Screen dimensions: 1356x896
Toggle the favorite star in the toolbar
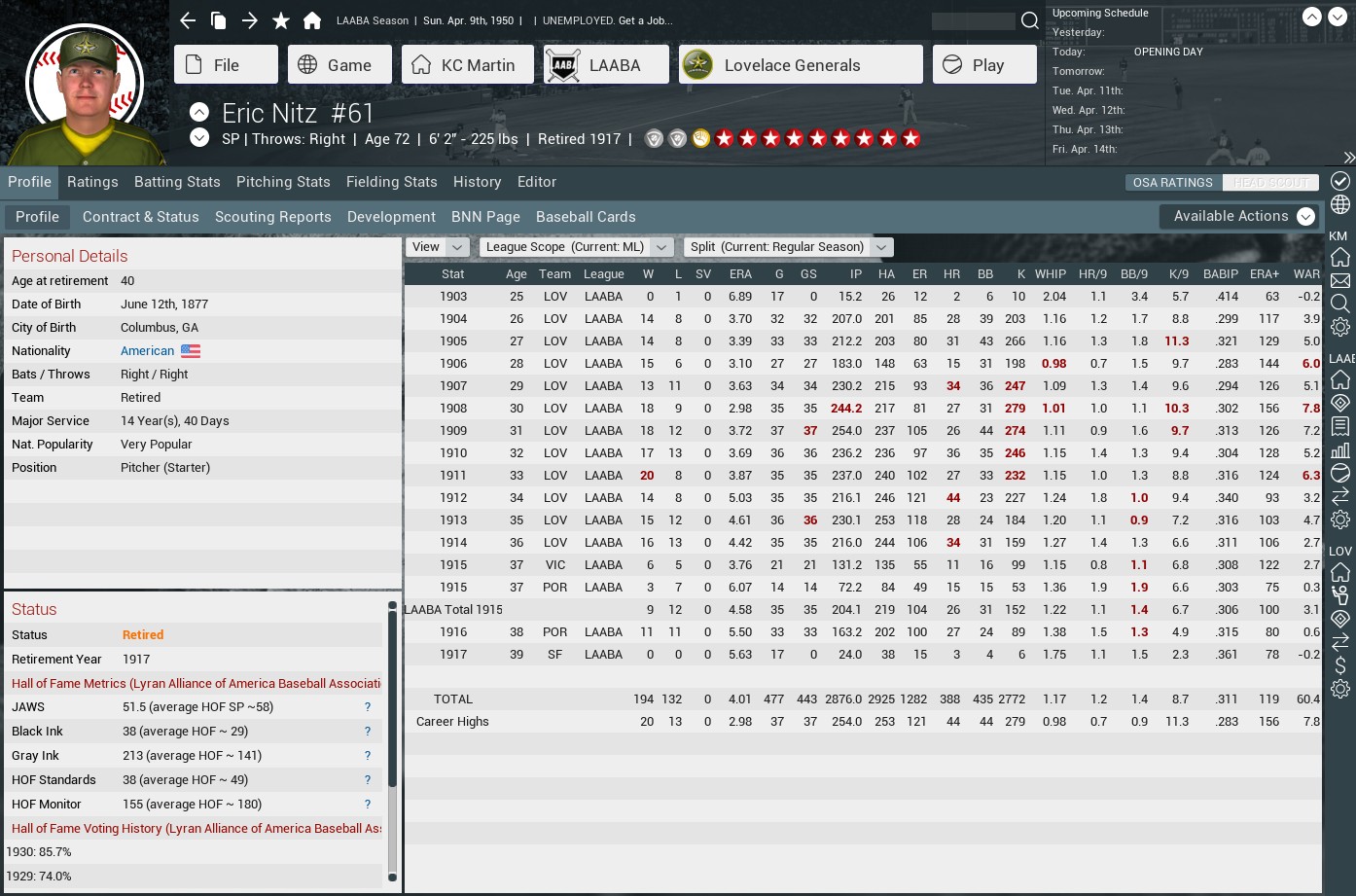tap(280, 19)
